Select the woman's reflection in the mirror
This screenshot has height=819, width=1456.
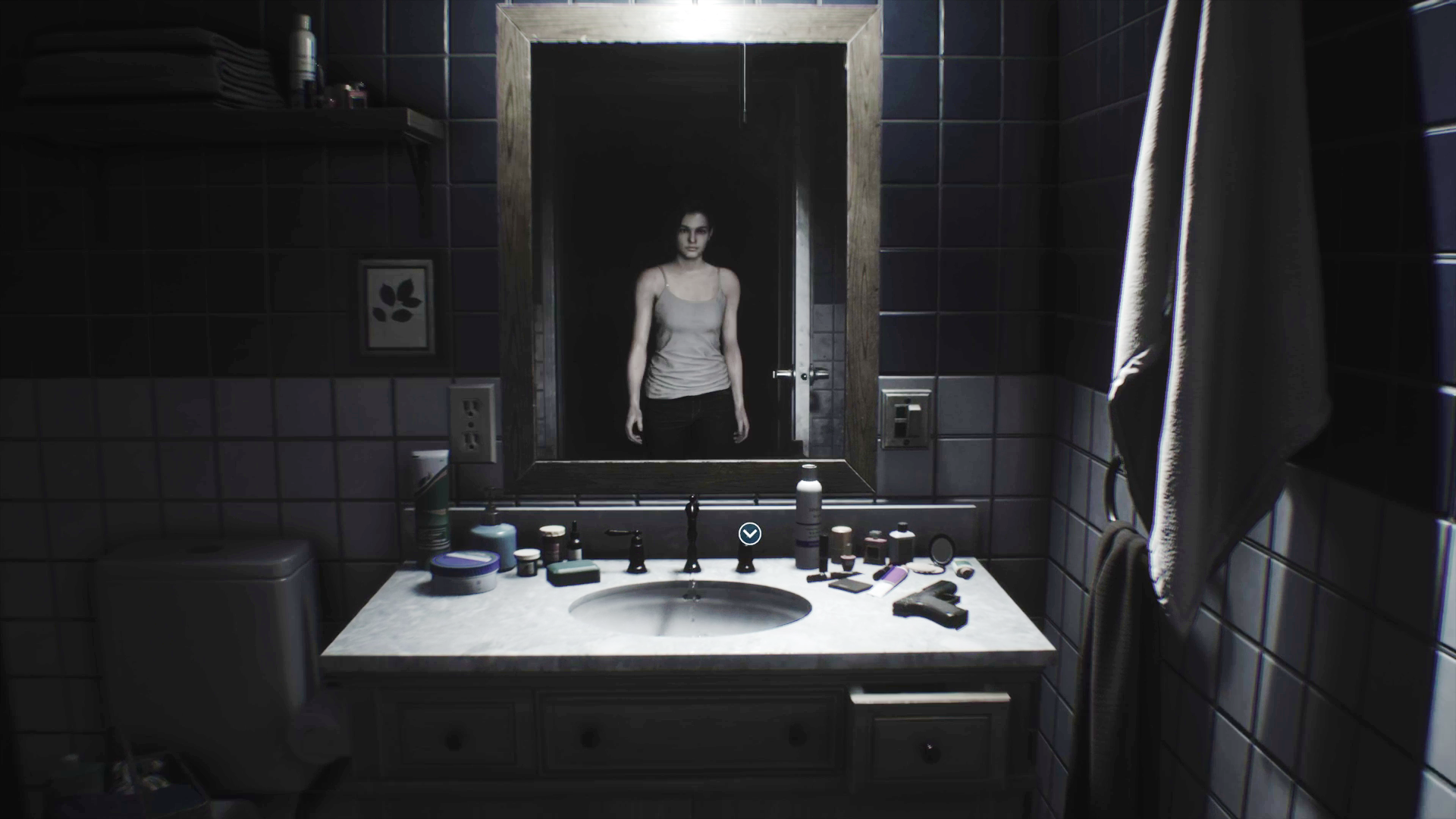click(689, 318)
